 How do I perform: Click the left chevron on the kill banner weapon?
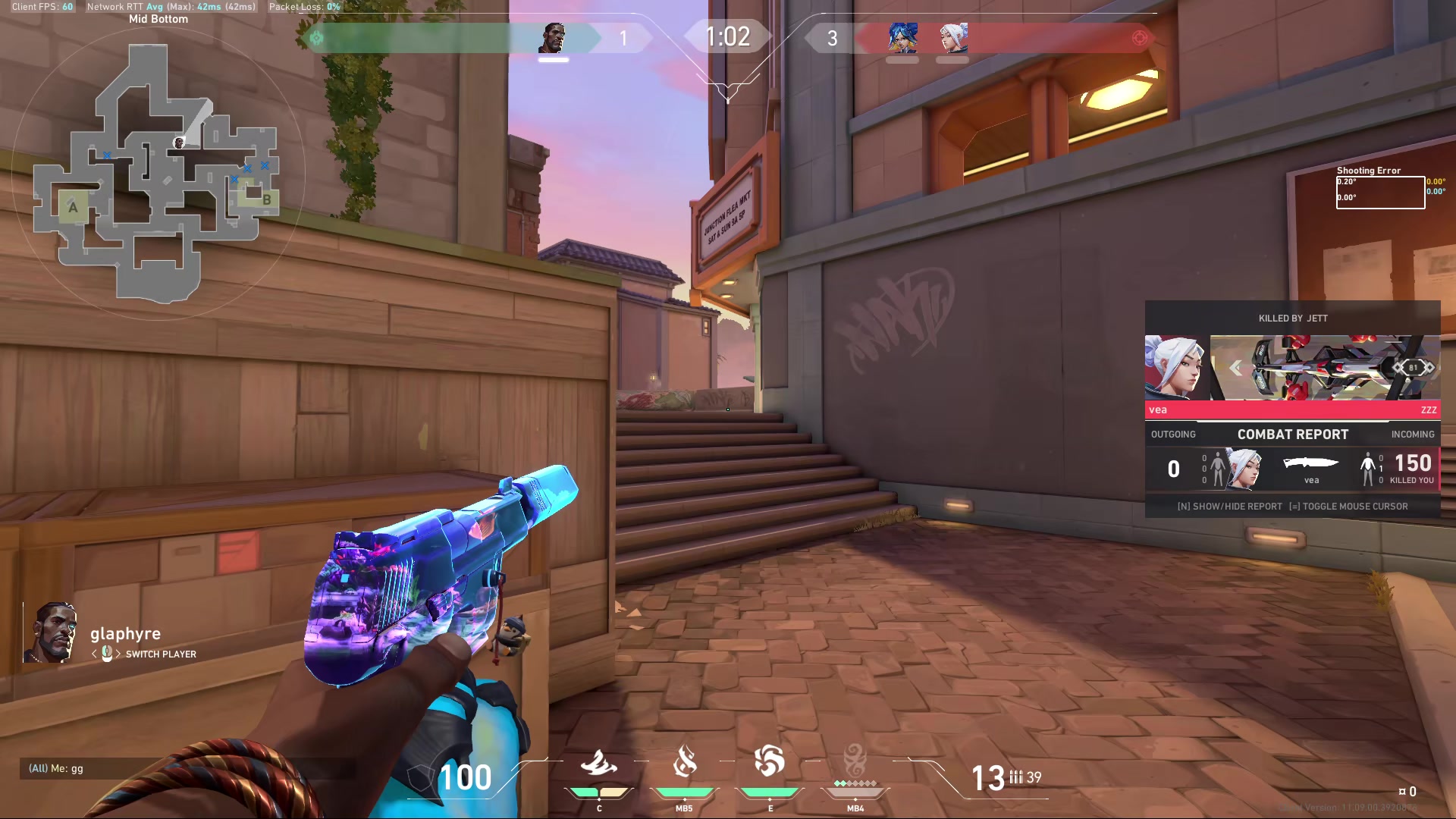pyautogui.click(x=1236, y=368)
